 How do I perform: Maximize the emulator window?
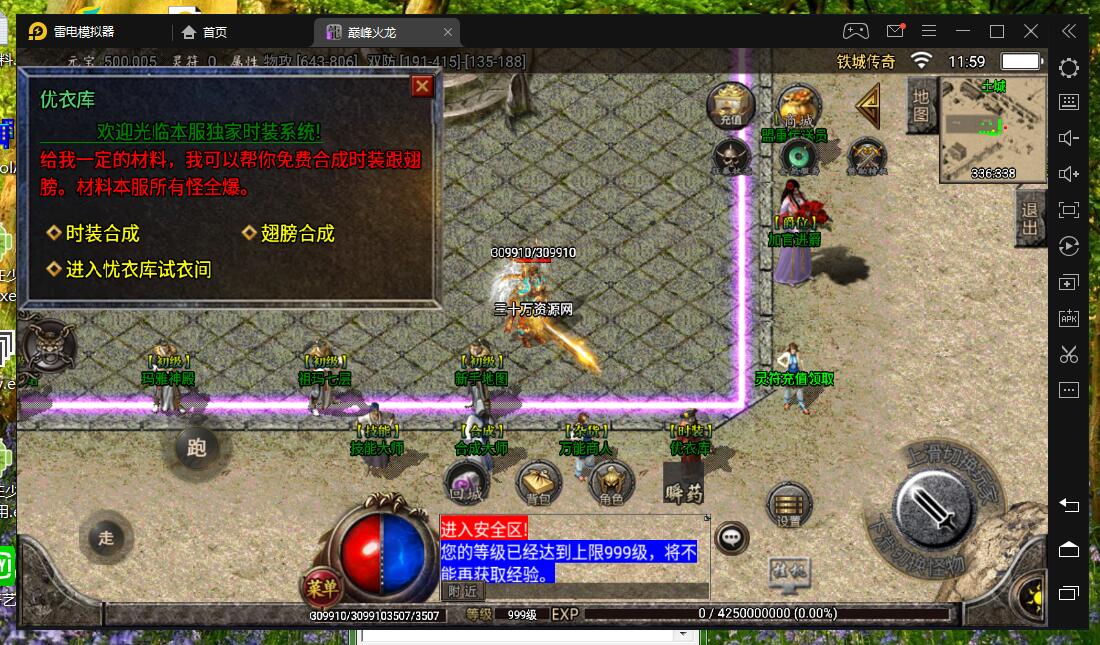coord(996,32)
